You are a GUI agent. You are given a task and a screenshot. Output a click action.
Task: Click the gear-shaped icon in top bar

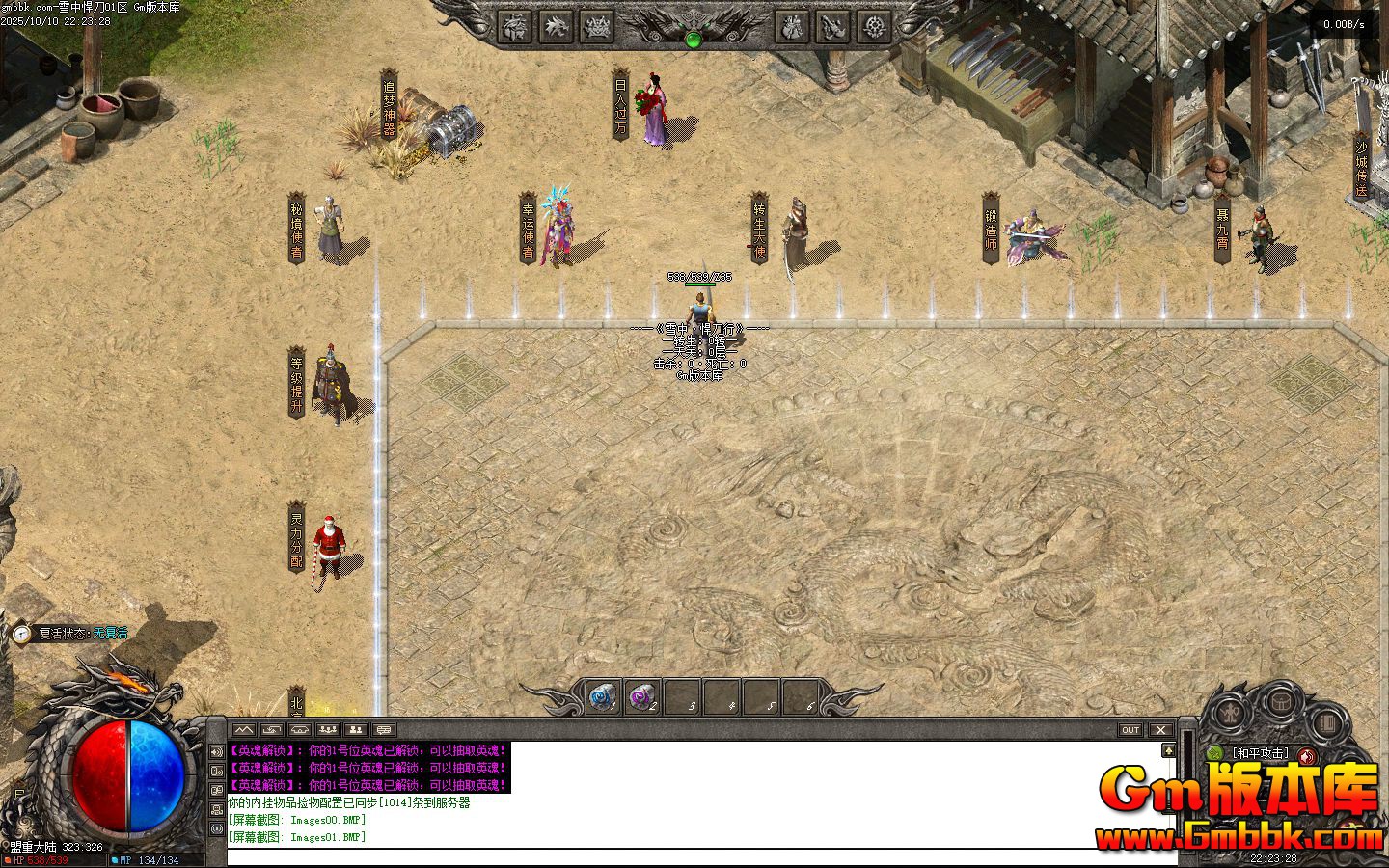pos(875,27)
